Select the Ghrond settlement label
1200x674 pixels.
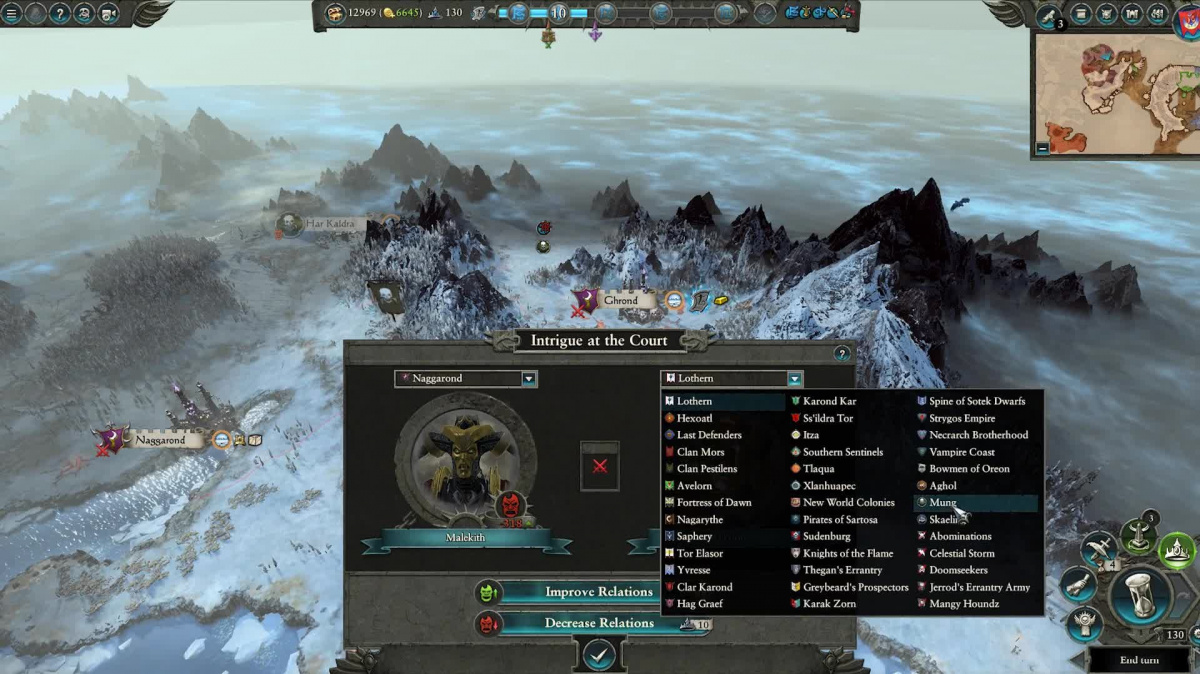[x=620, y=300]
